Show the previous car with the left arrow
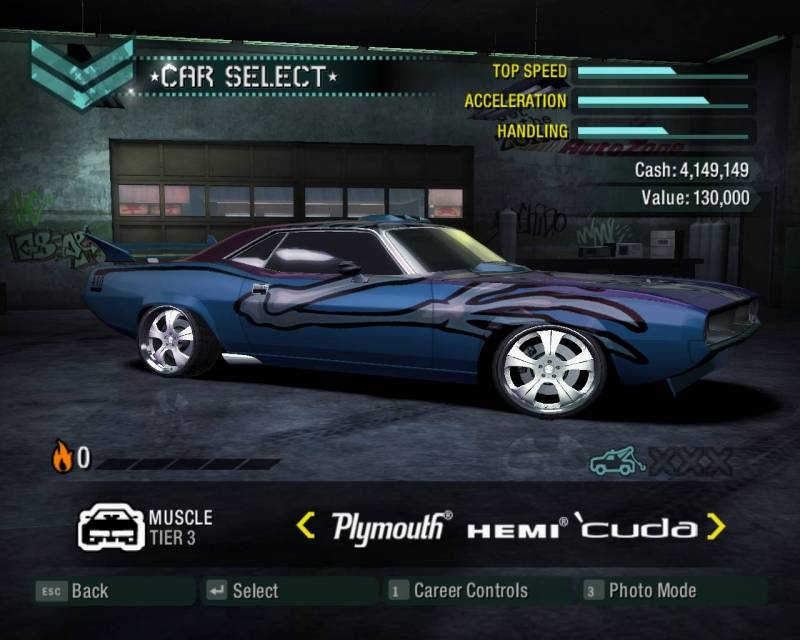The width and height of the screenshot is (800, 640). (306, 526)
